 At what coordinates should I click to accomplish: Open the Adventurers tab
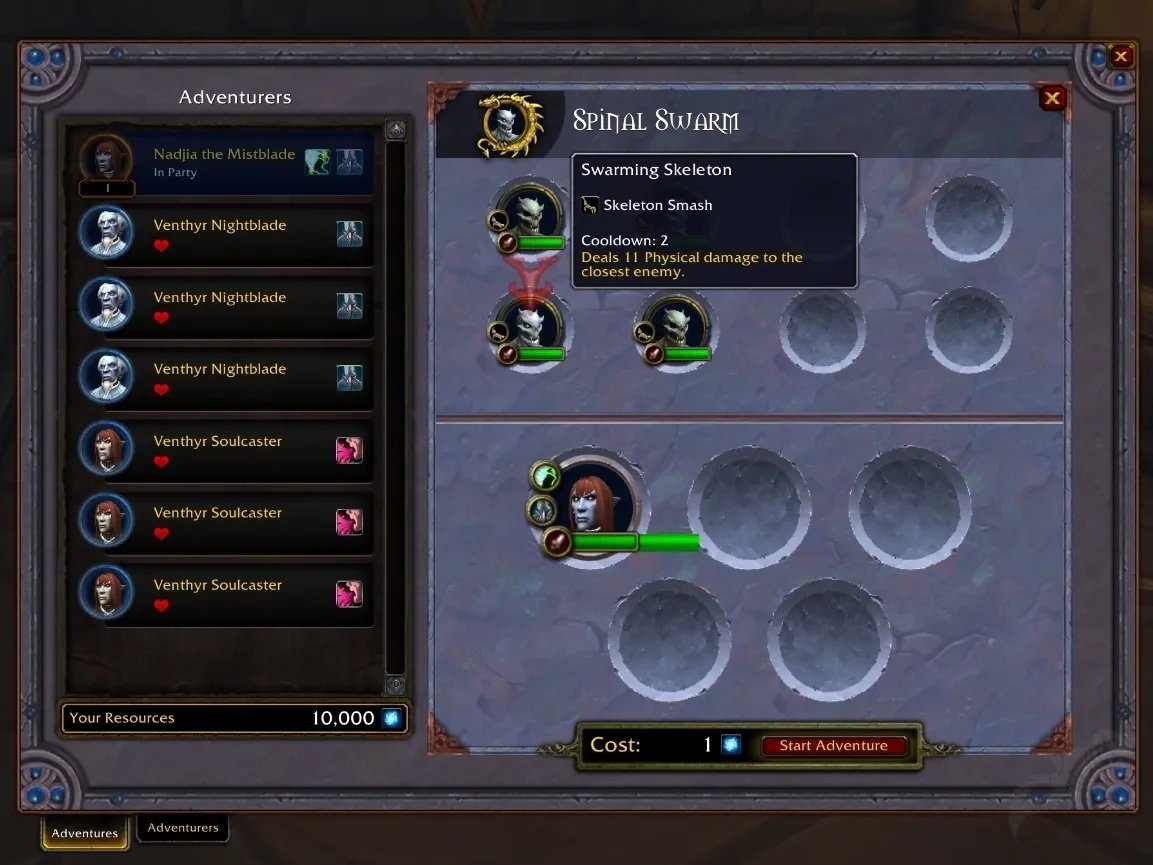183,828
